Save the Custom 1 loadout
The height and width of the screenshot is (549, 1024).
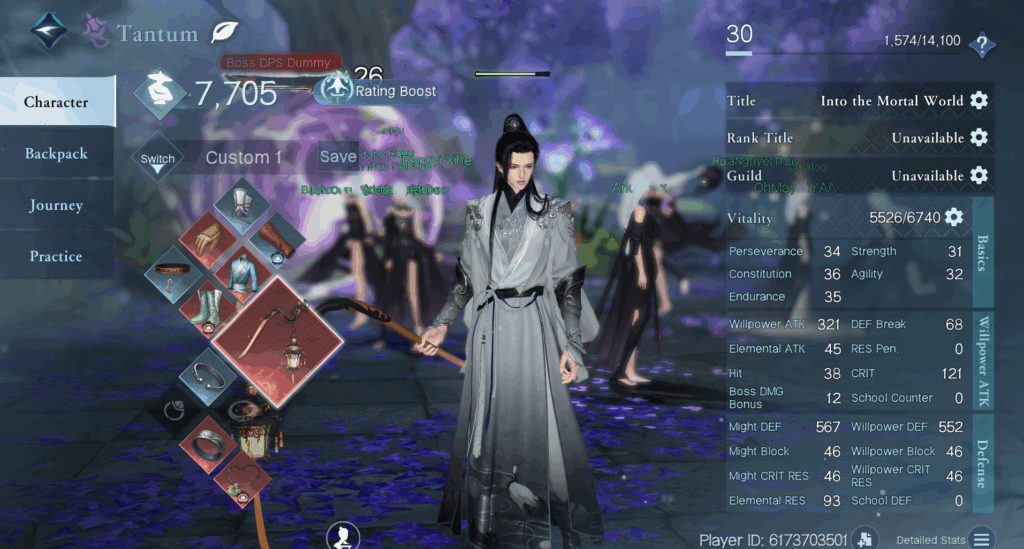(x=338, y=157)
